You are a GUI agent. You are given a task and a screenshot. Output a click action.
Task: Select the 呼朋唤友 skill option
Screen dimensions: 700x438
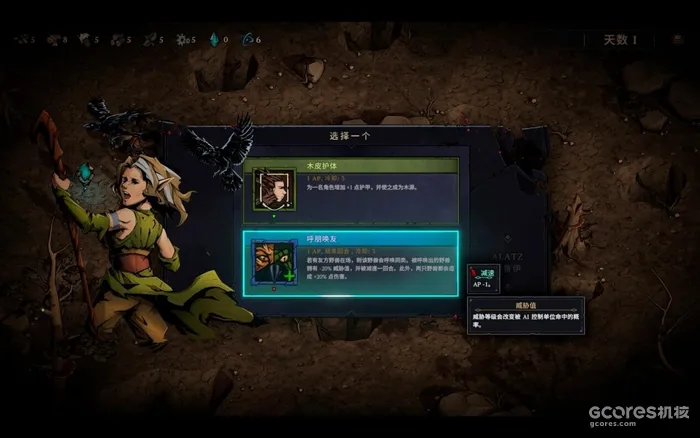[x=351, y=262]
